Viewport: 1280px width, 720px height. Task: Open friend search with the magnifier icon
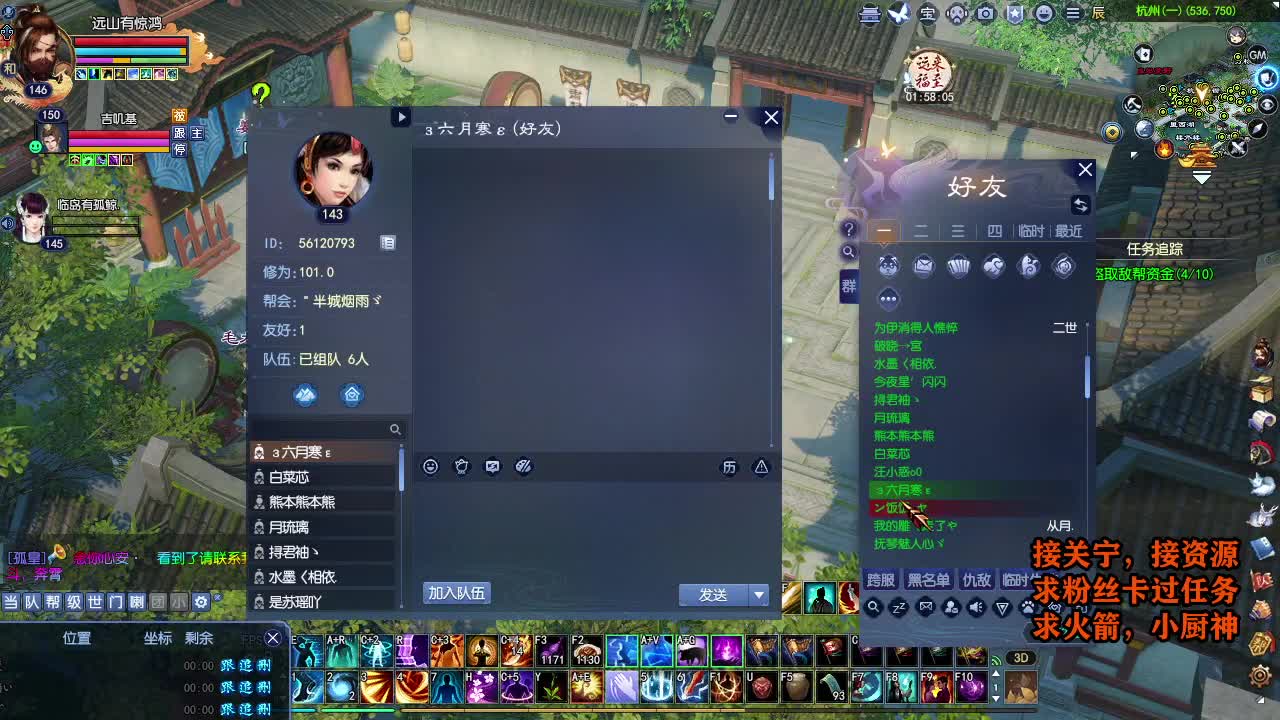coord(873,608)
